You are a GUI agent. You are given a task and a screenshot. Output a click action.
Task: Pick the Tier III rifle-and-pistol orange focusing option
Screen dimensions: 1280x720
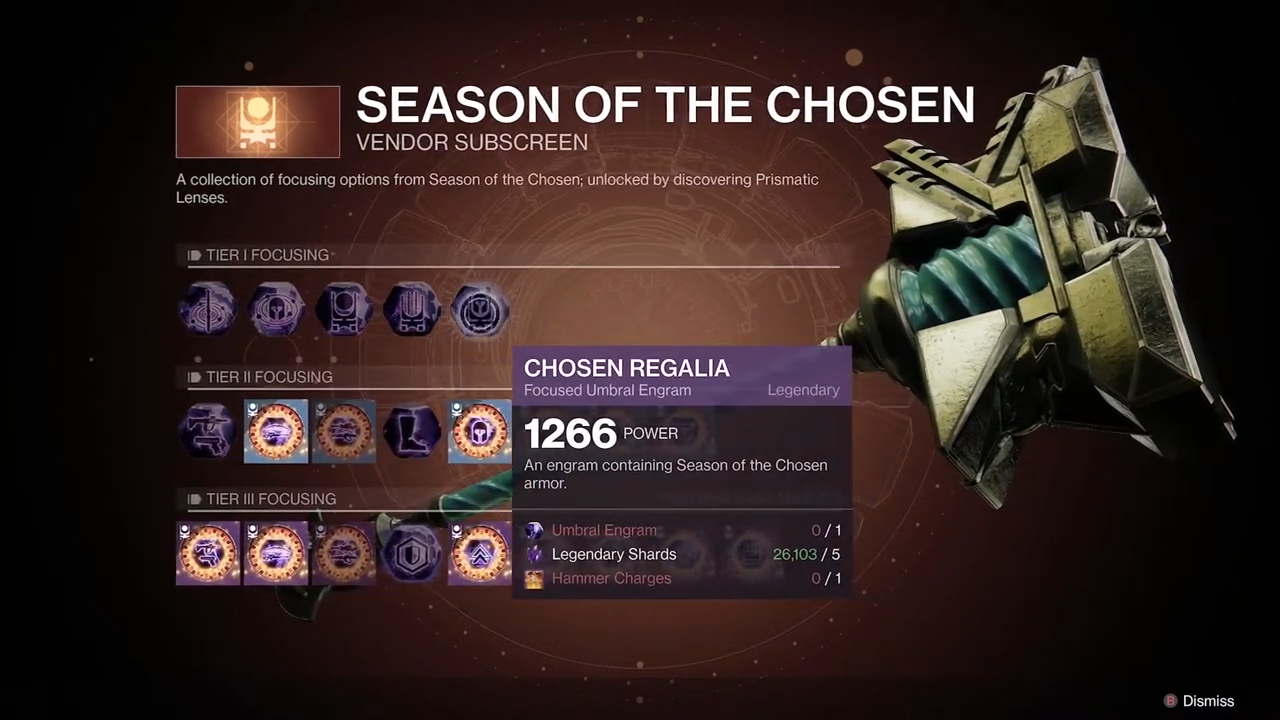208,553
